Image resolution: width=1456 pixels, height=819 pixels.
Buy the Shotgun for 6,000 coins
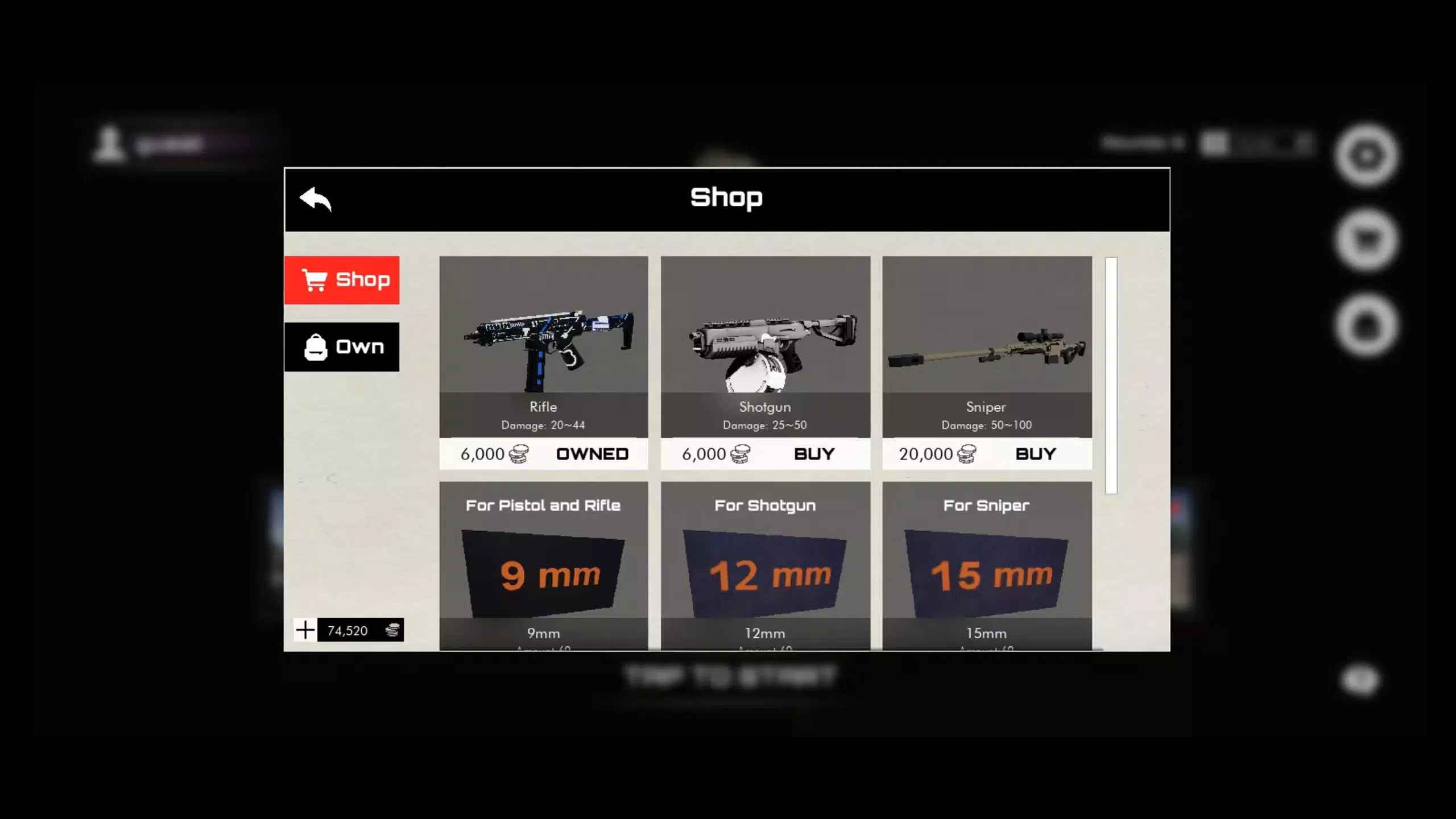tap(814, 454)
